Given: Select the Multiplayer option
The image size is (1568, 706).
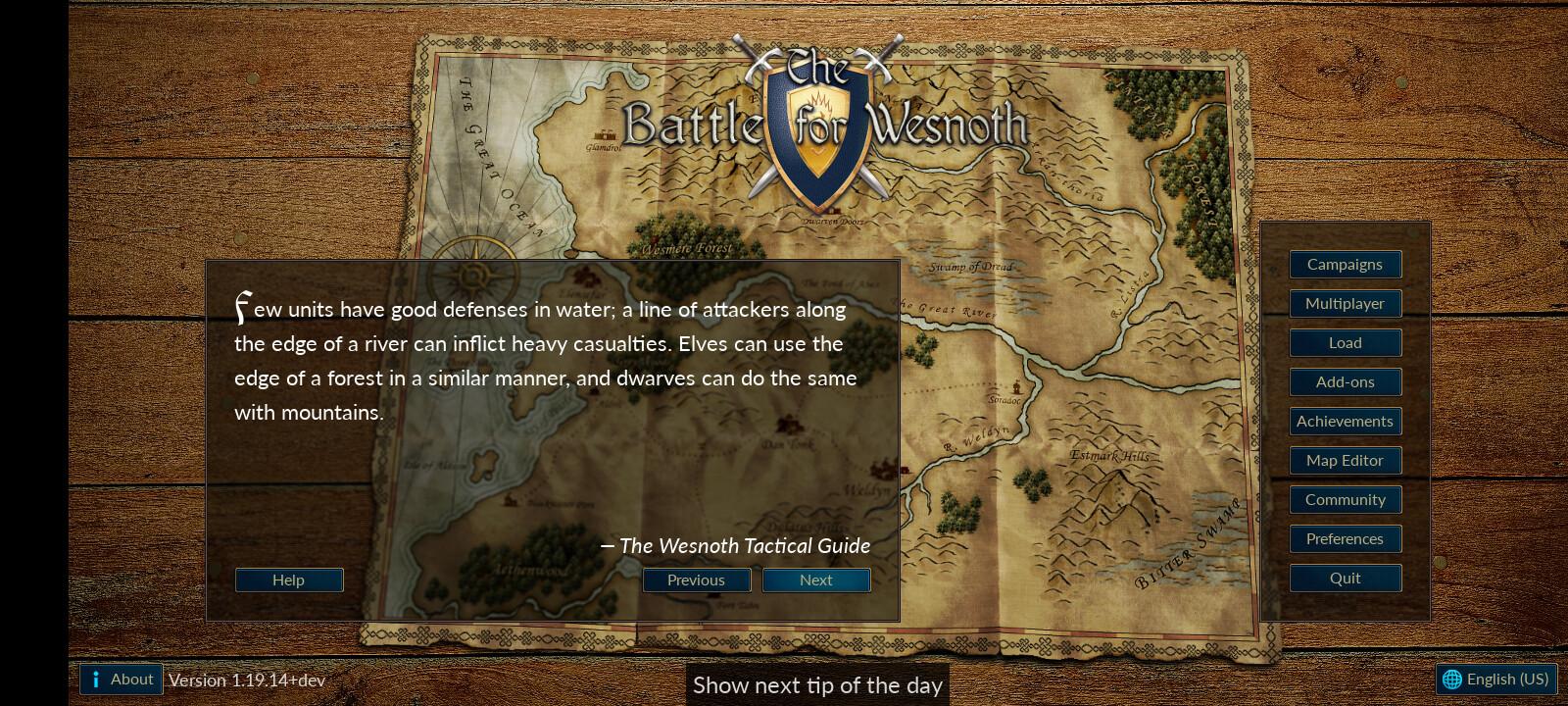Looking at the screenshot, I should 1345,304.
